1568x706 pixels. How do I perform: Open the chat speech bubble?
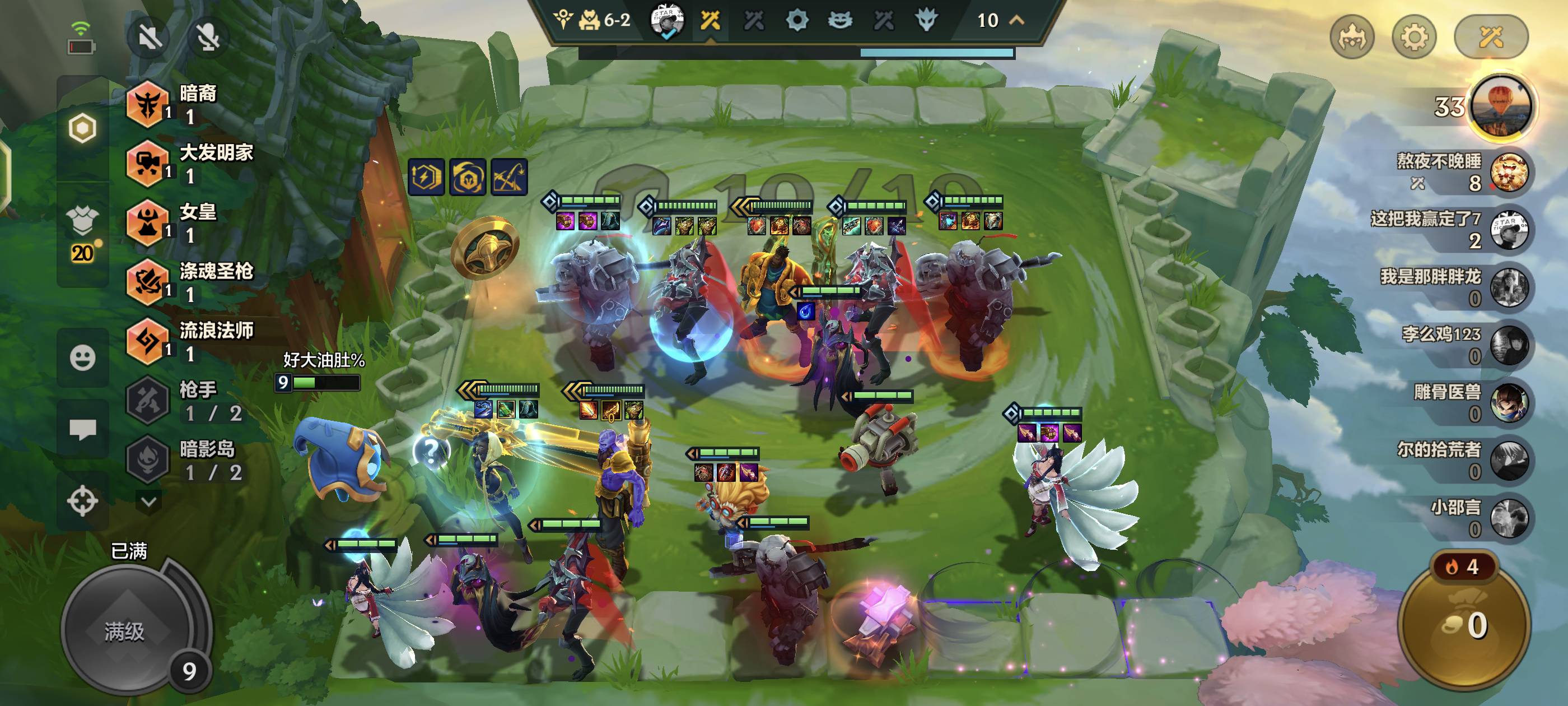tap(82, 429)
